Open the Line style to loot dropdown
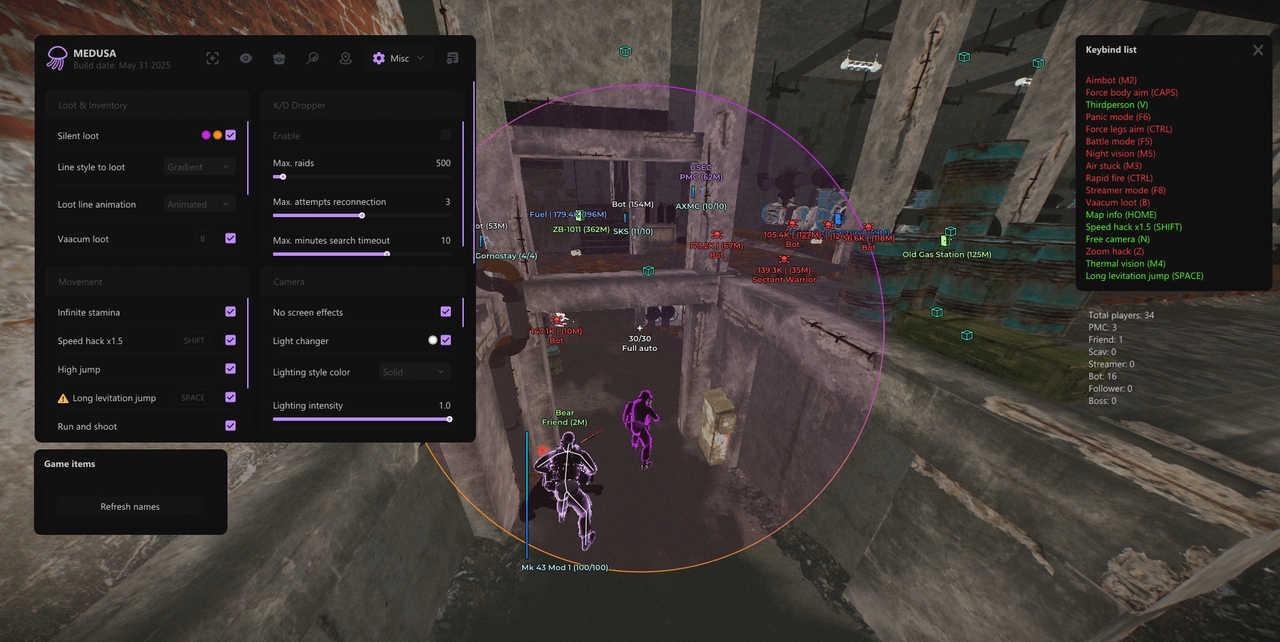 coord(199,167)
